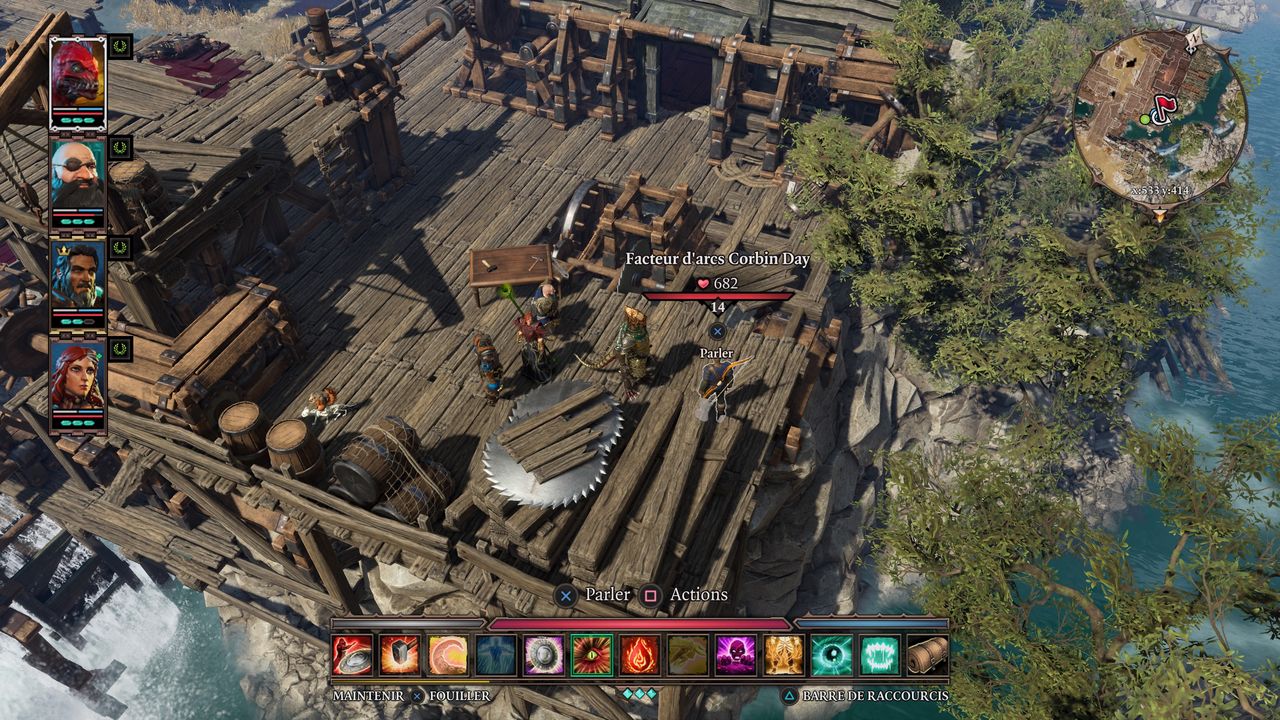Activate the purple skull skill

pos(736,655)
